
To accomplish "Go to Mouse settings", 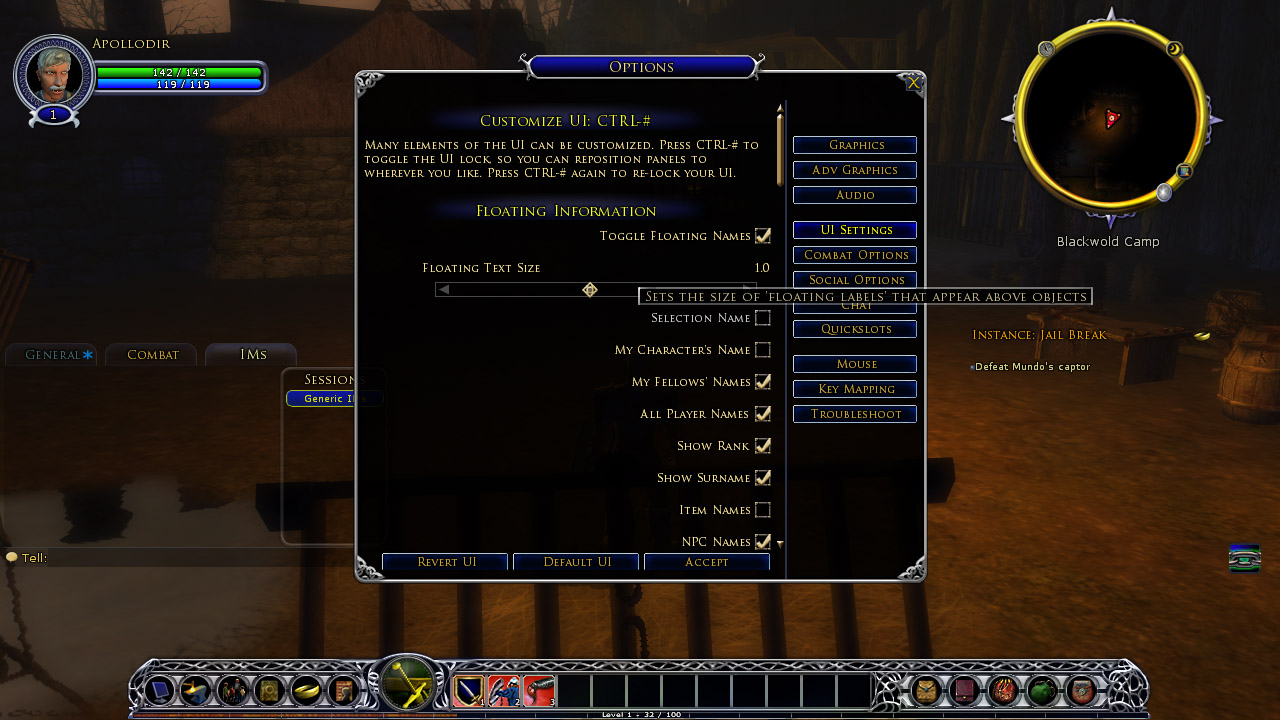I will click(855, 364).
